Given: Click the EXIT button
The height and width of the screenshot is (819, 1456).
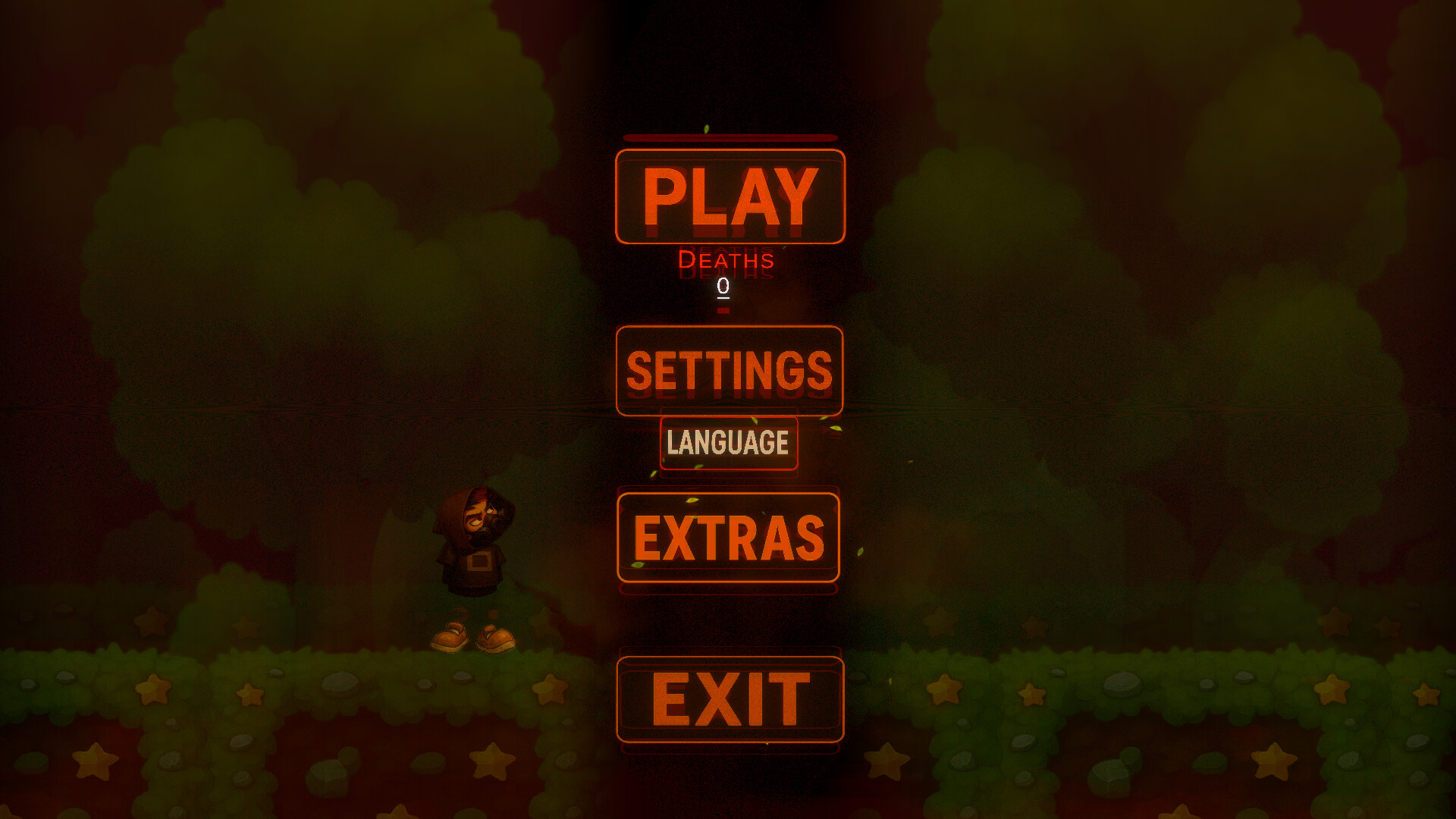Looking at the screenshot, I should tap(730, 699).
